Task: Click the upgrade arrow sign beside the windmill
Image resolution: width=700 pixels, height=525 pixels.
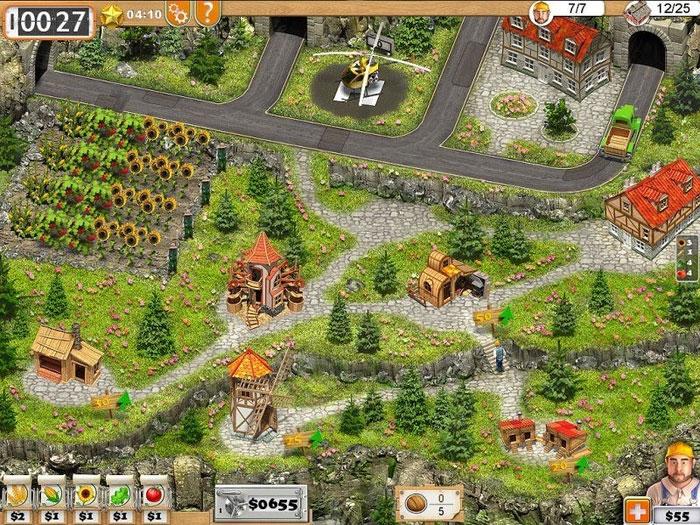Action: click(305, 440)
